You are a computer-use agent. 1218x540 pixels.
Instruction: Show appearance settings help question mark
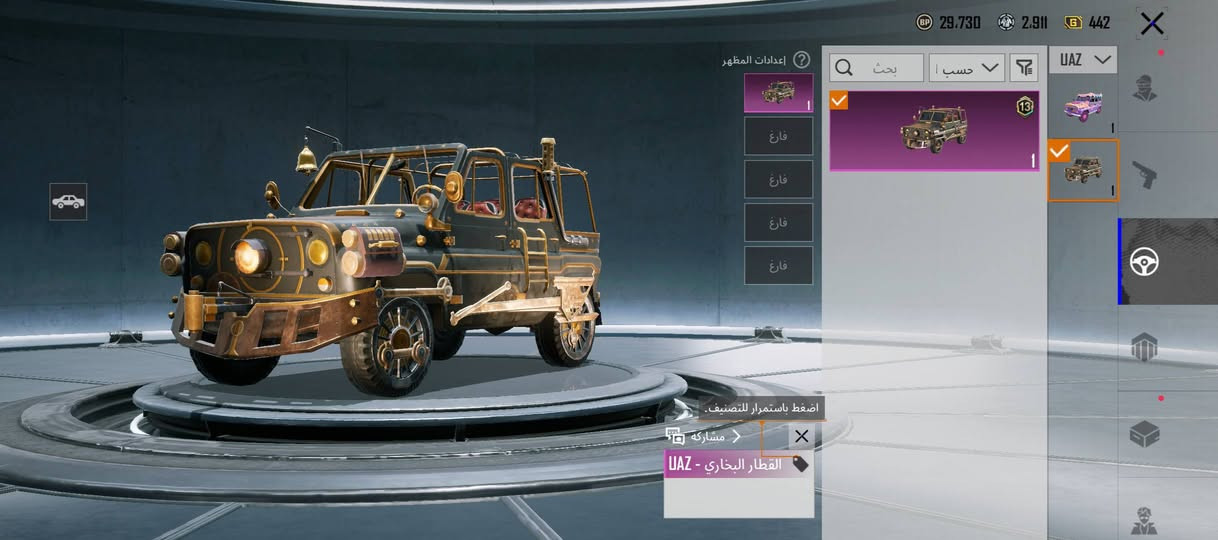click(x=801, y=60)
